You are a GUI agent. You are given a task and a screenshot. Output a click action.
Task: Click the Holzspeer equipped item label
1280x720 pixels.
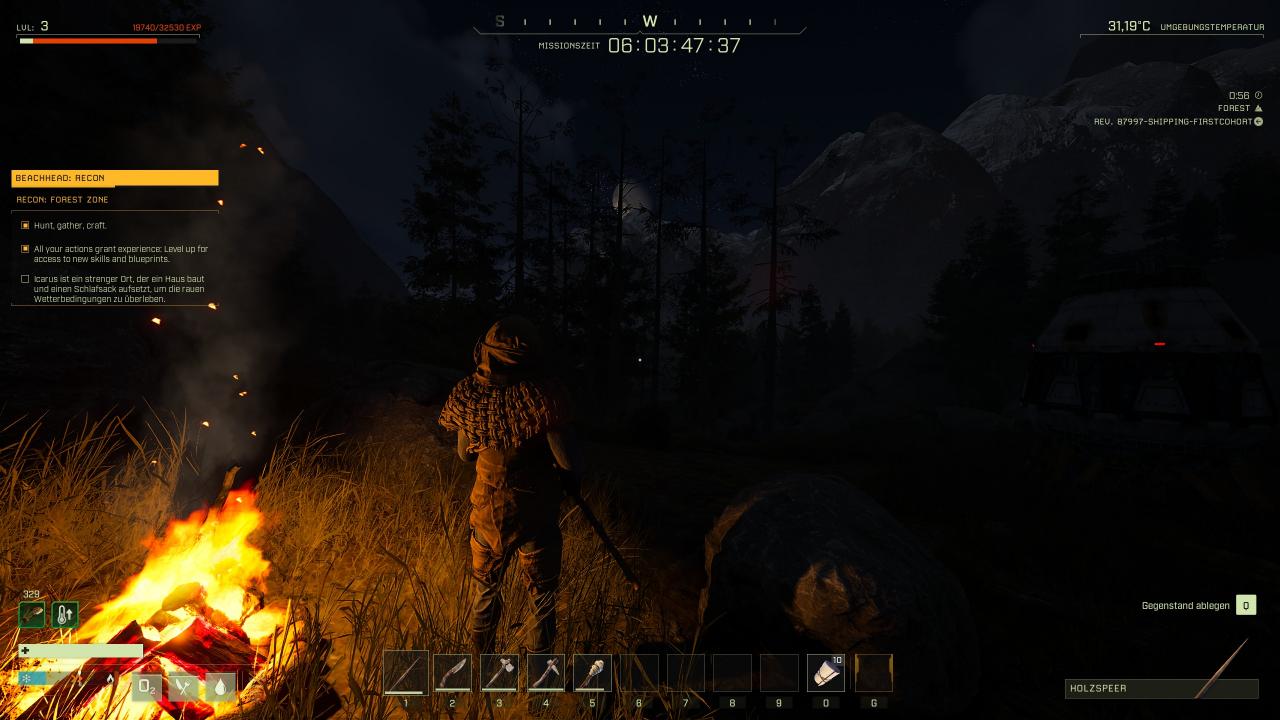1160,689
